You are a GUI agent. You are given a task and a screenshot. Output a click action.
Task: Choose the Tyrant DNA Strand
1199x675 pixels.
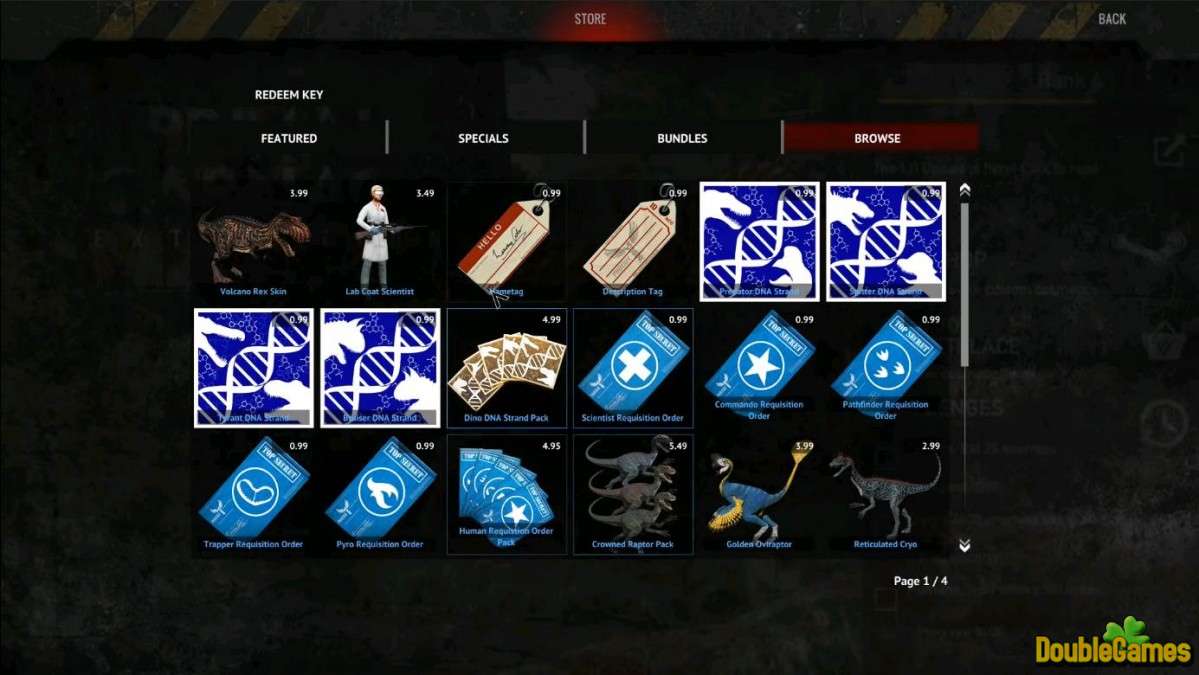253,368
